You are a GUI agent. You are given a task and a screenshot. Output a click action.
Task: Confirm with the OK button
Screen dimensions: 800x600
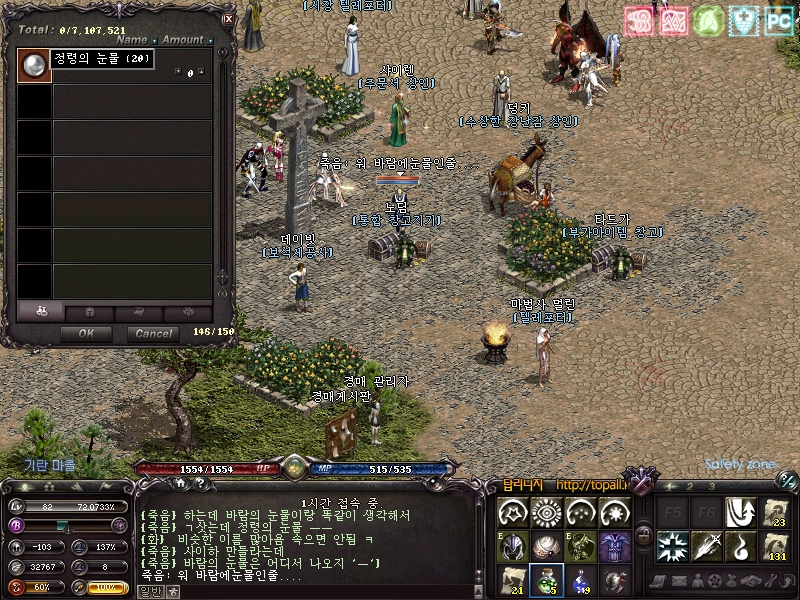pyautogui.click(x=86, y=333)
